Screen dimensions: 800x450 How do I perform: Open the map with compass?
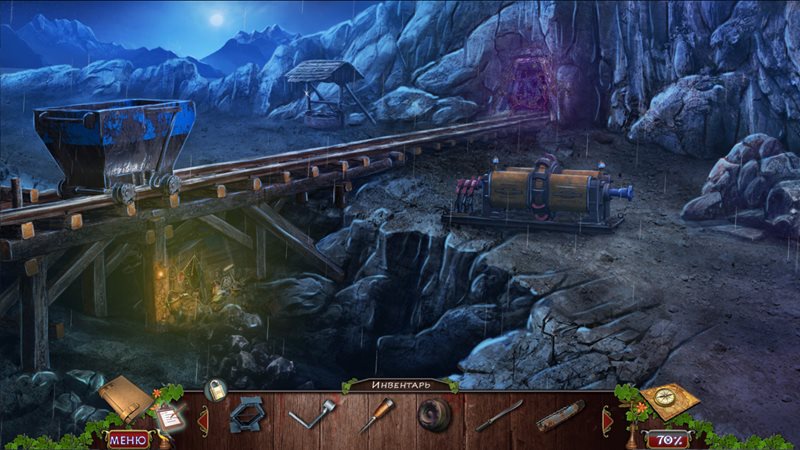668,400
